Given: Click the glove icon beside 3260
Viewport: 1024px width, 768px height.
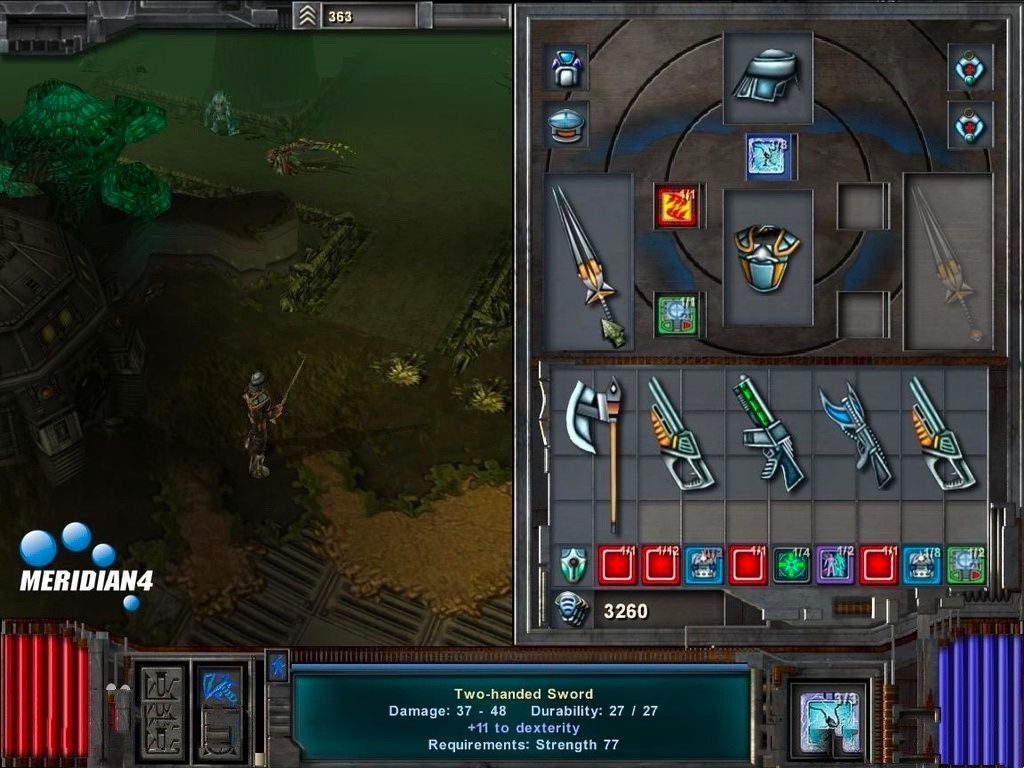Looking at the screenshot, I should pyautogui.click(x=572, y=609).
